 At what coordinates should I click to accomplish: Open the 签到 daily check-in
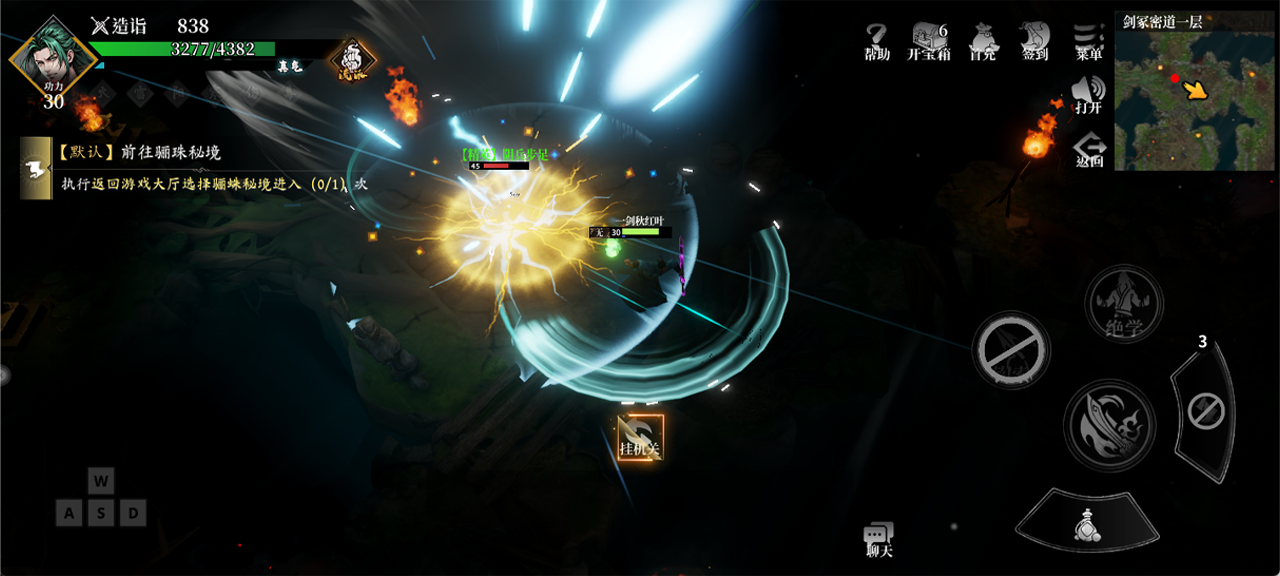tap(1035, 42)
